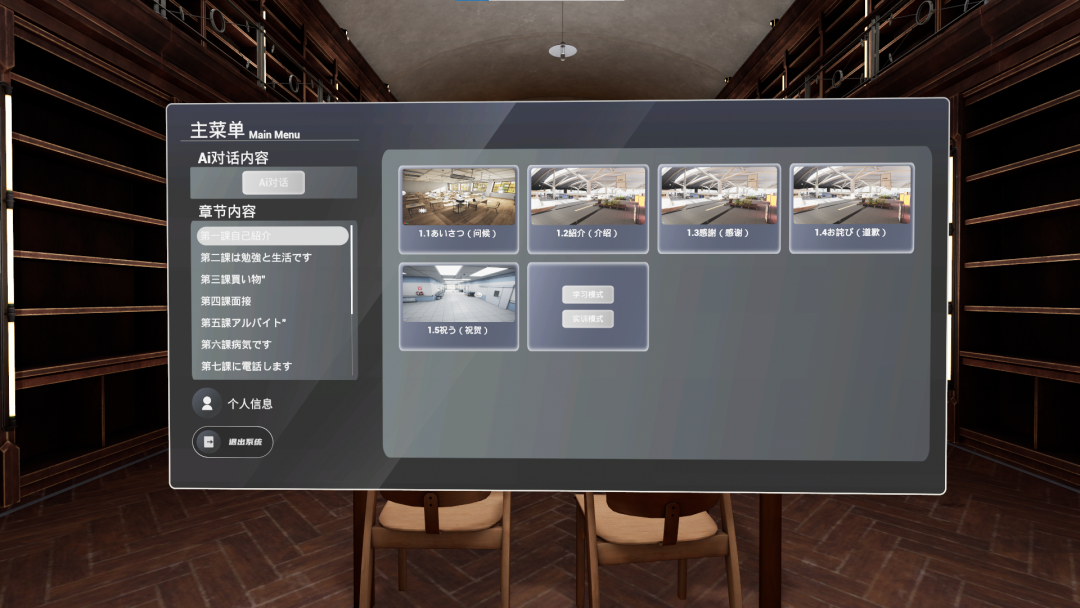
Task: Choose 学习模式 study mode
Action: (588, 295)
